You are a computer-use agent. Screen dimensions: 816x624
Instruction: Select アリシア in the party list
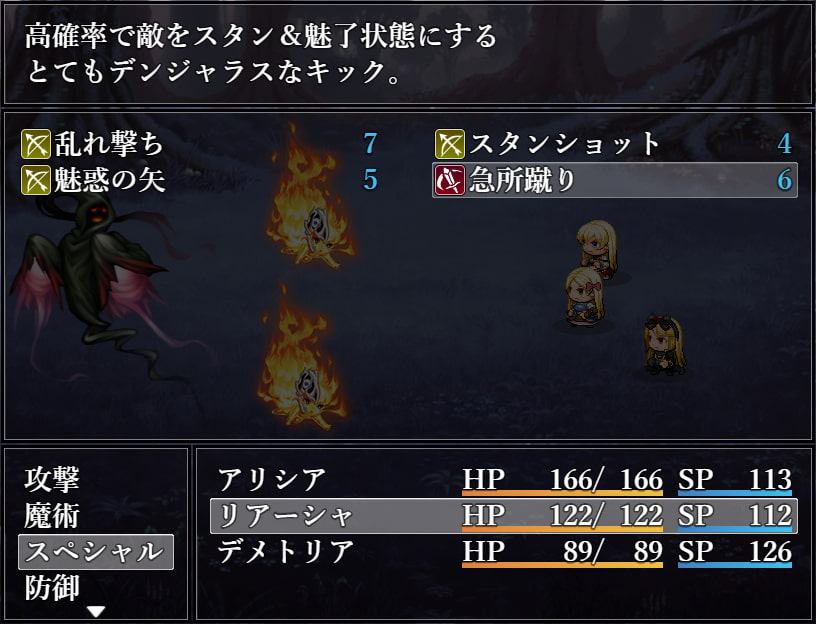272,480
